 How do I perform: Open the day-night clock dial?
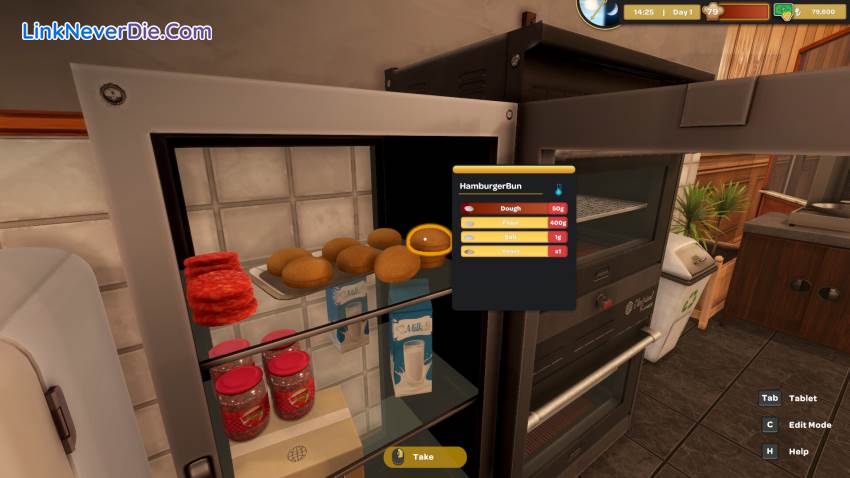point(599,11)
